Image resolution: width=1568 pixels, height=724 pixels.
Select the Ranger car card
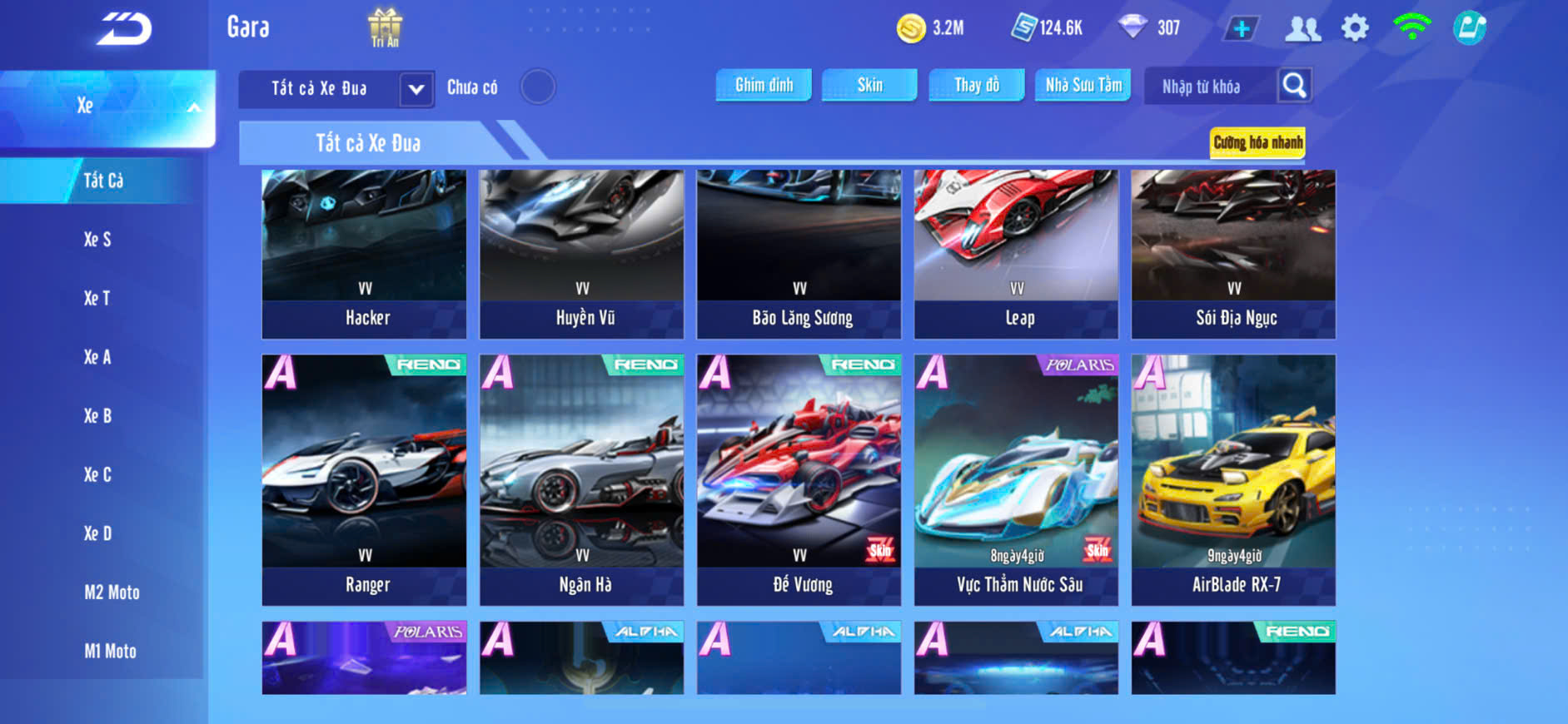365,479
